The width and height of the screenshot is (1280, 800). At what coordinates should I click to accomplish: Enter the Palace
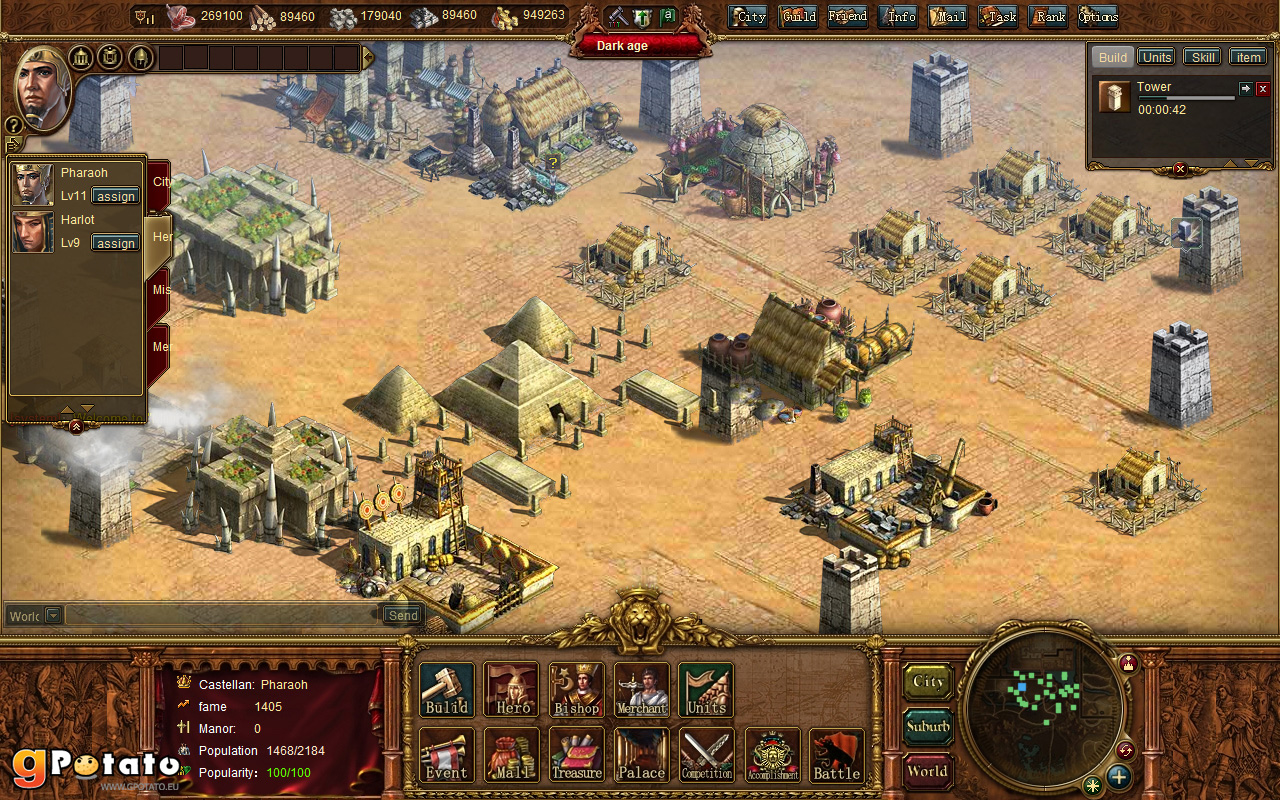click(x=641, y=754)
